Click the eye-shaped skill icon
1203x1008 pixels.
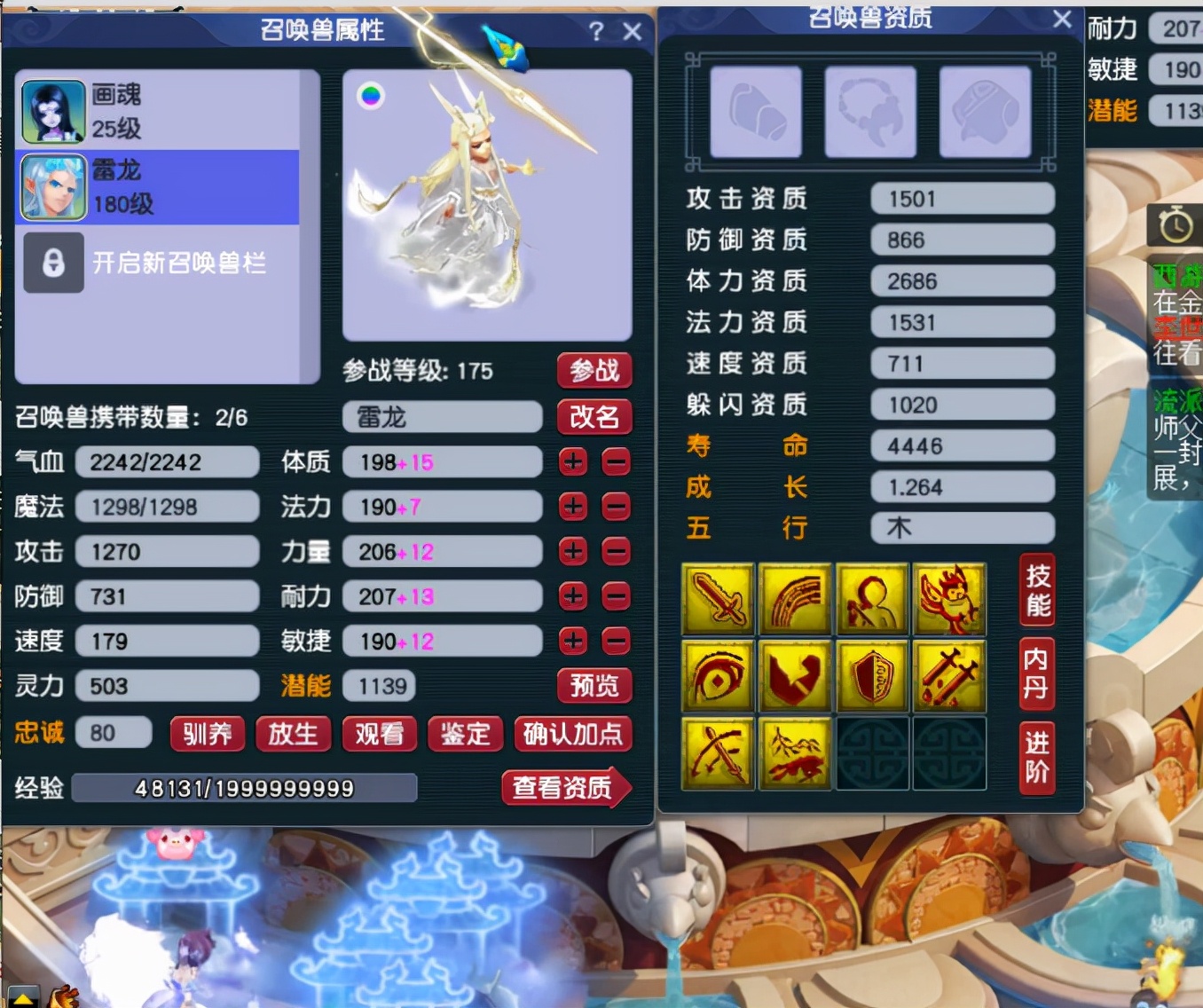coord(719,676)
